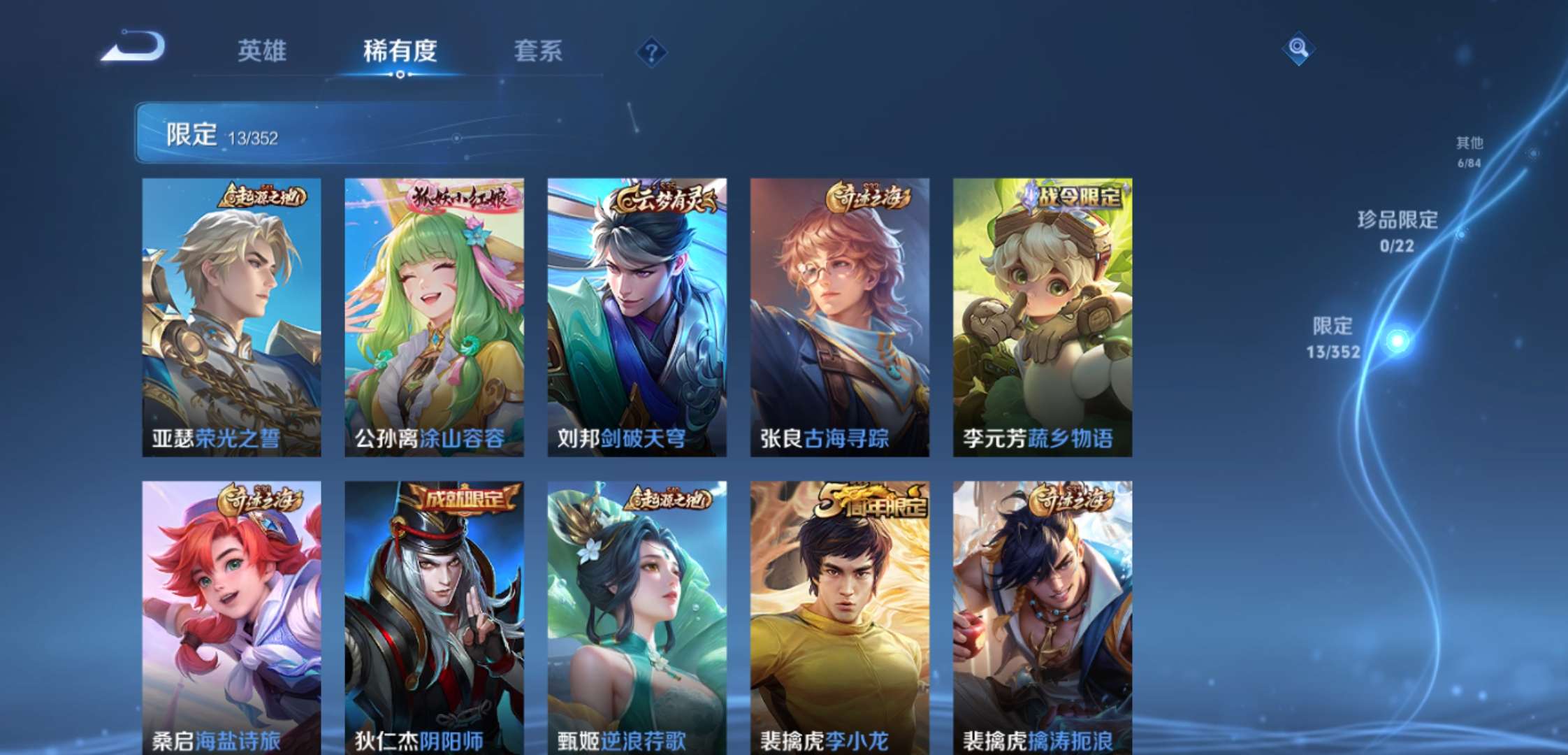This screenshot has width=1568, height=755.
Task: Open the search function
Action: click(x=1298, y=49)
